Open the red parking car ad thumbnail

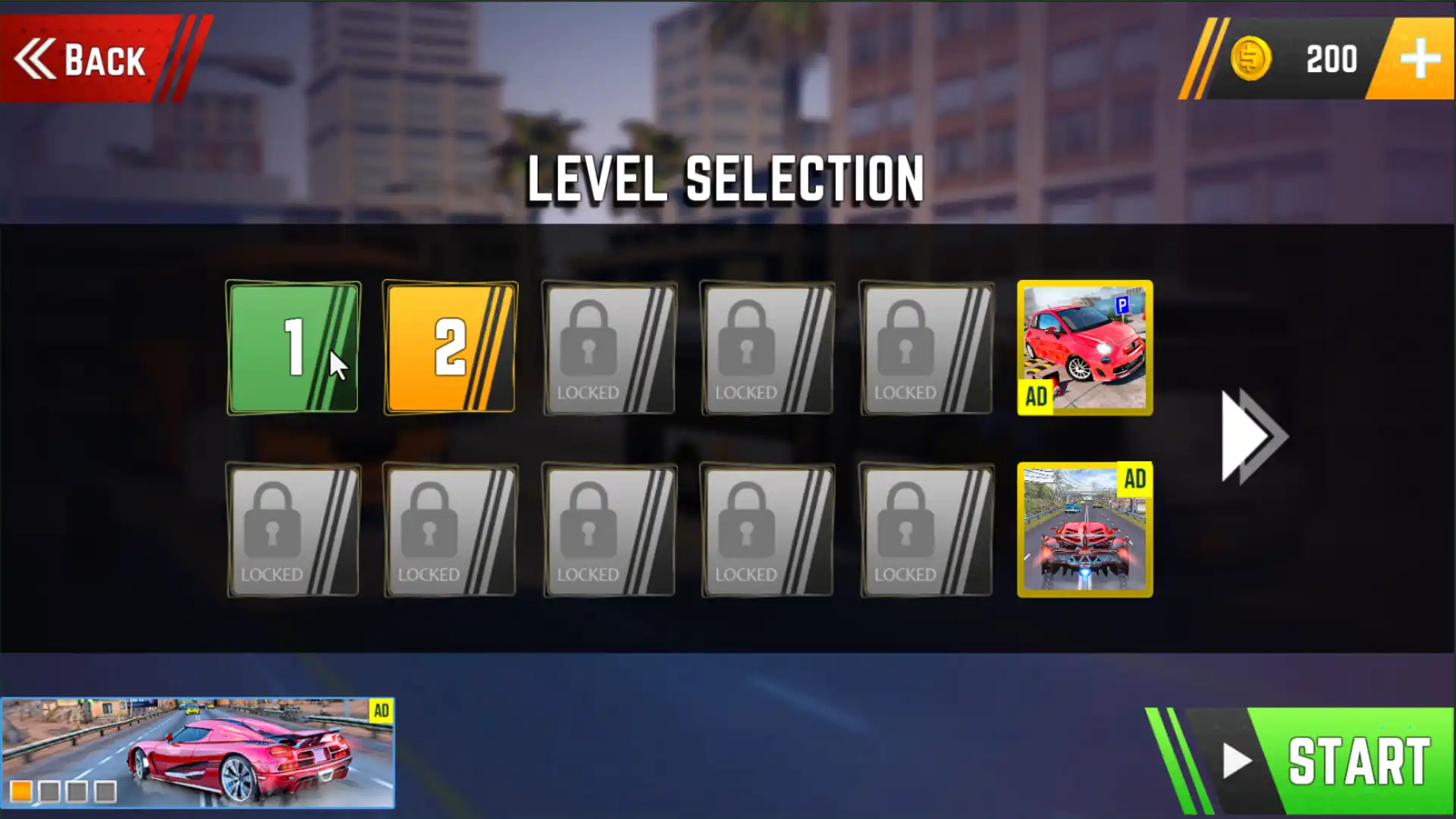click(x=1084, y=348)
